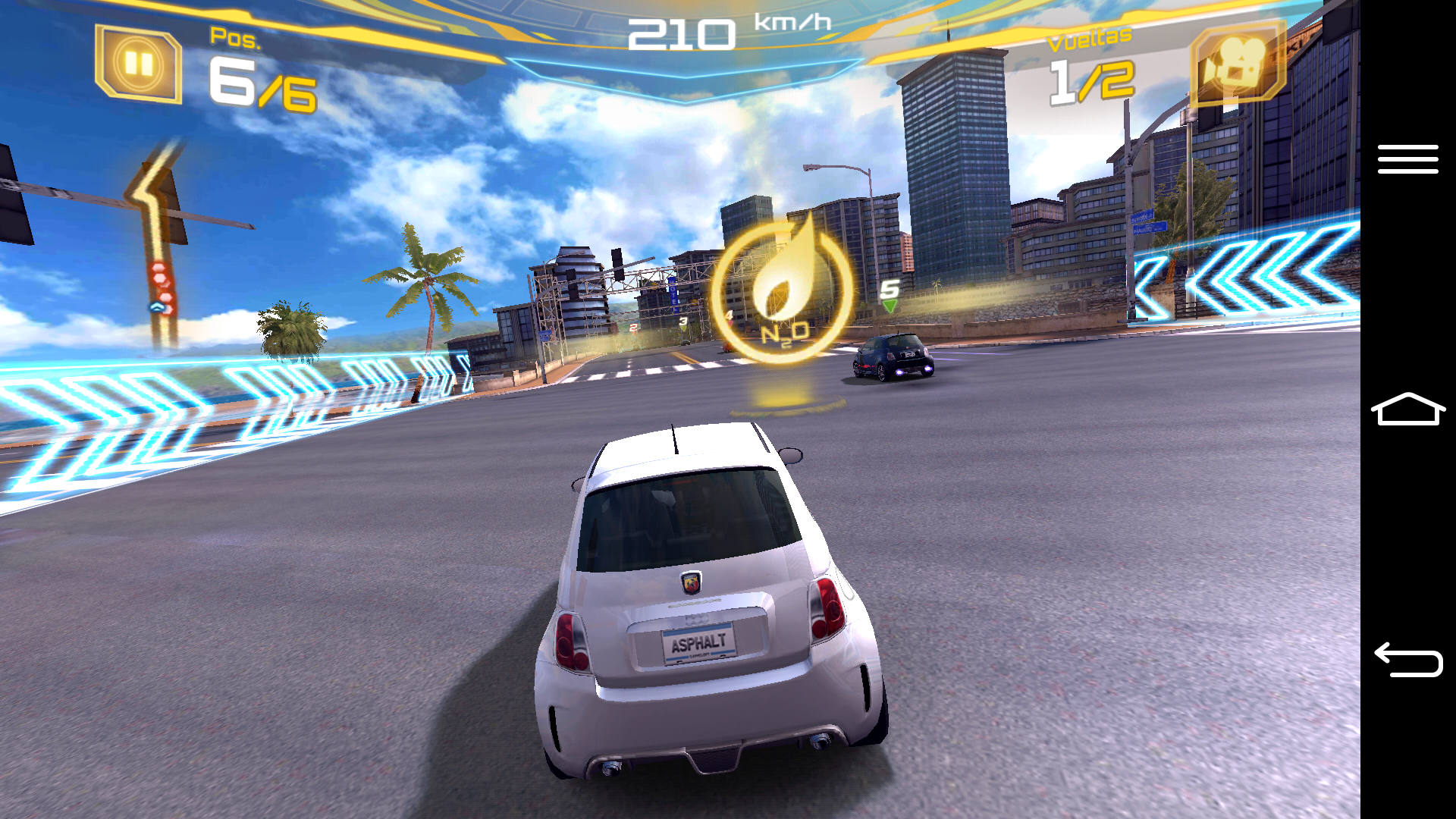Screen dimensions: 1456x819
Task: Switch the camera view
Action: (1237, 63)
